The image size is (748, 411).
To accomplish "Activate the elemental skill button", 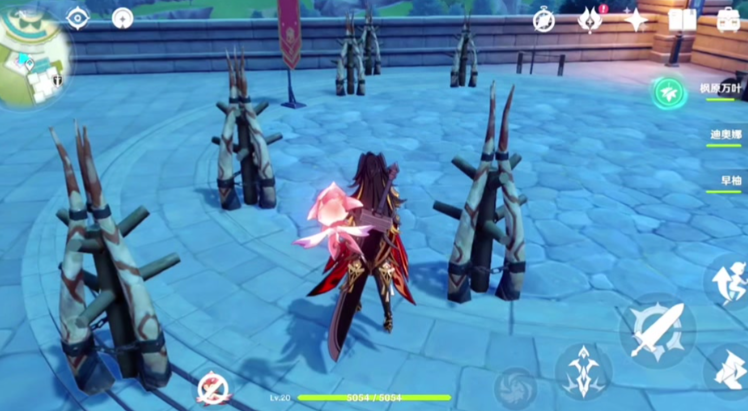I will point(583,371).
